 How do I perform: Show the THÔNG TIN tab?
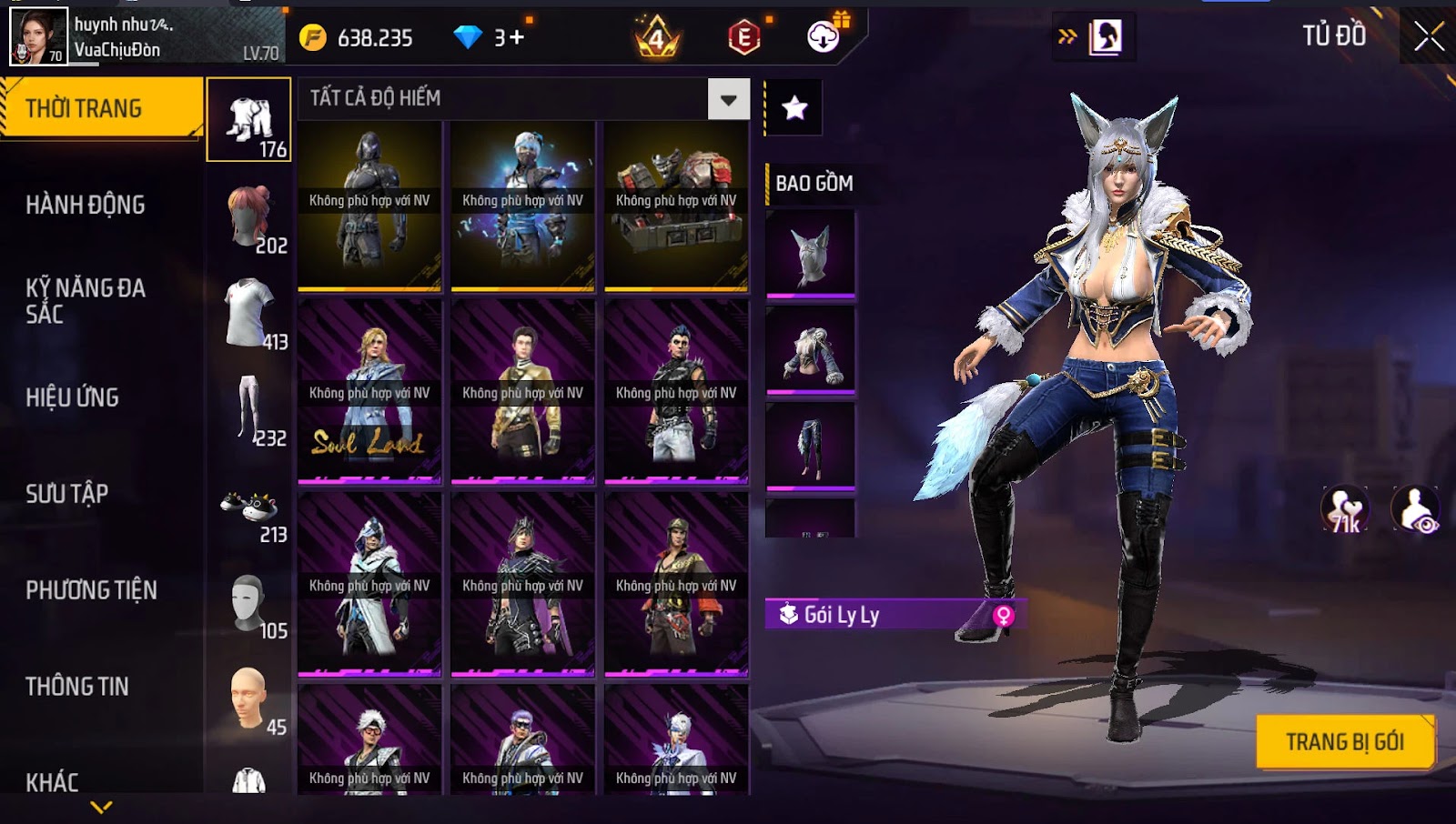click(77, 687)
